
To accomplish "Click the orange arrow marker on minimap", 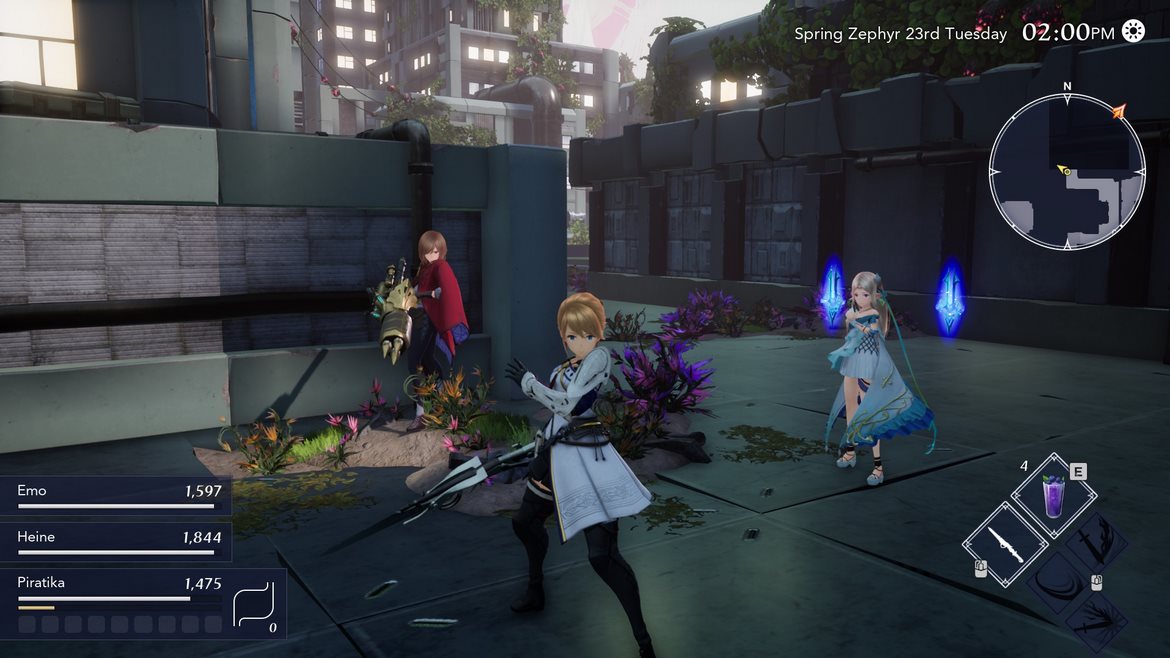I will coord(1118,111).
